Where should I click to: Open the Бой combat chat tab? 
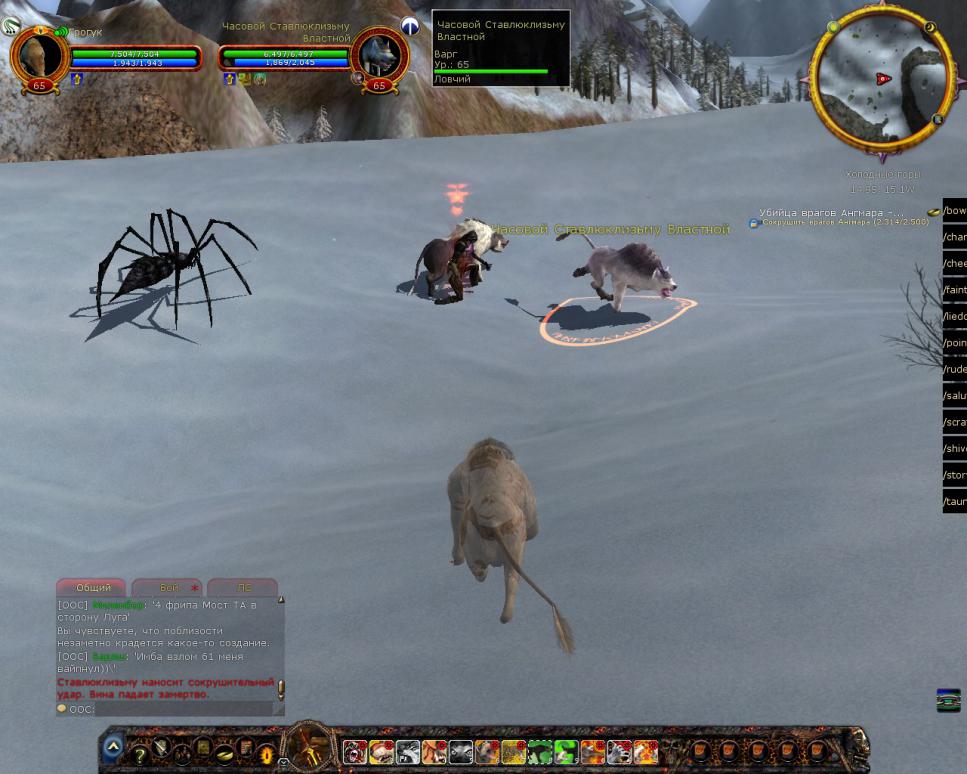tap(168, 588)
